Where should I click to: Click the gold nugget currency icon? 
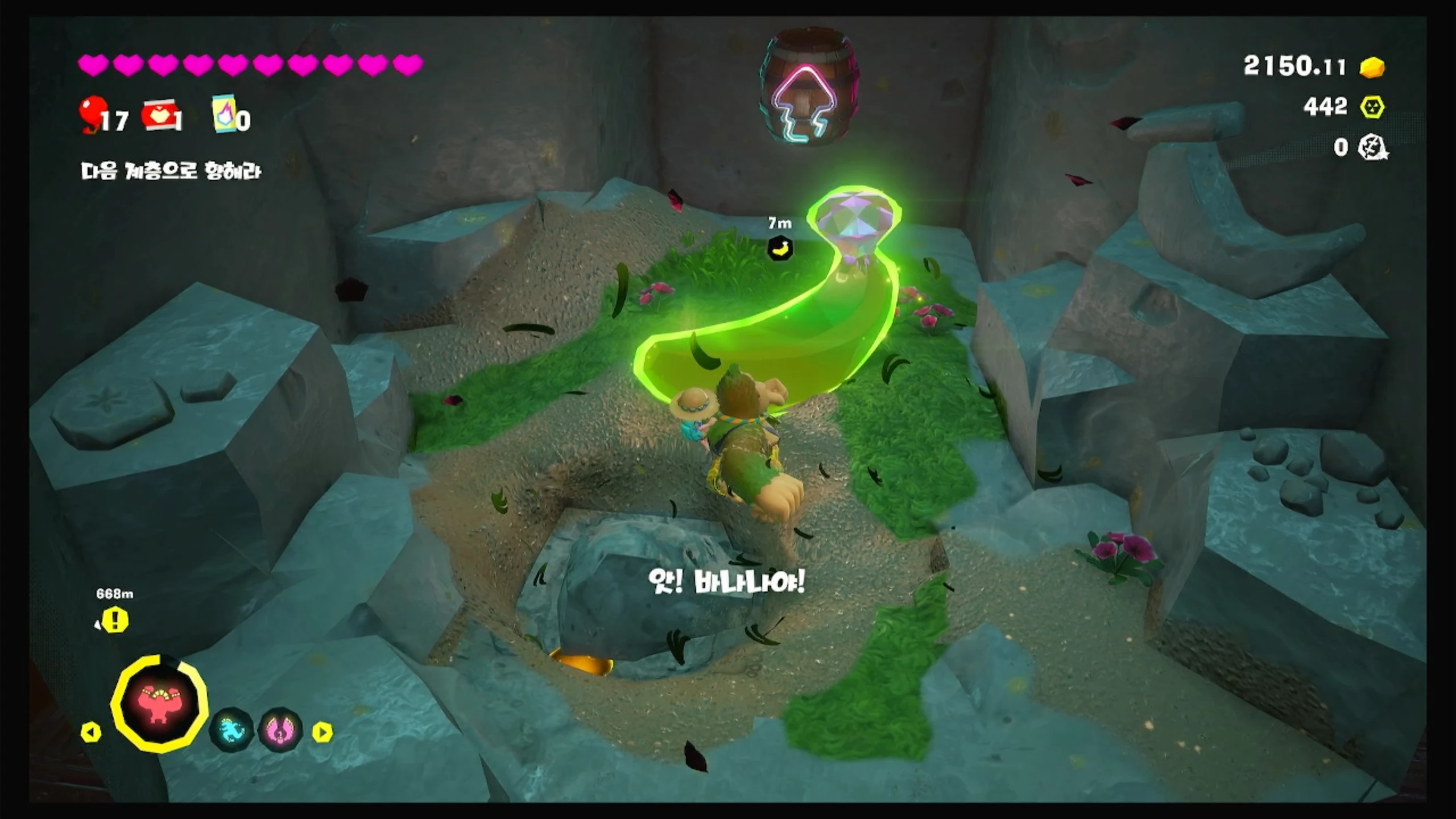click(x=1372, y=67)
